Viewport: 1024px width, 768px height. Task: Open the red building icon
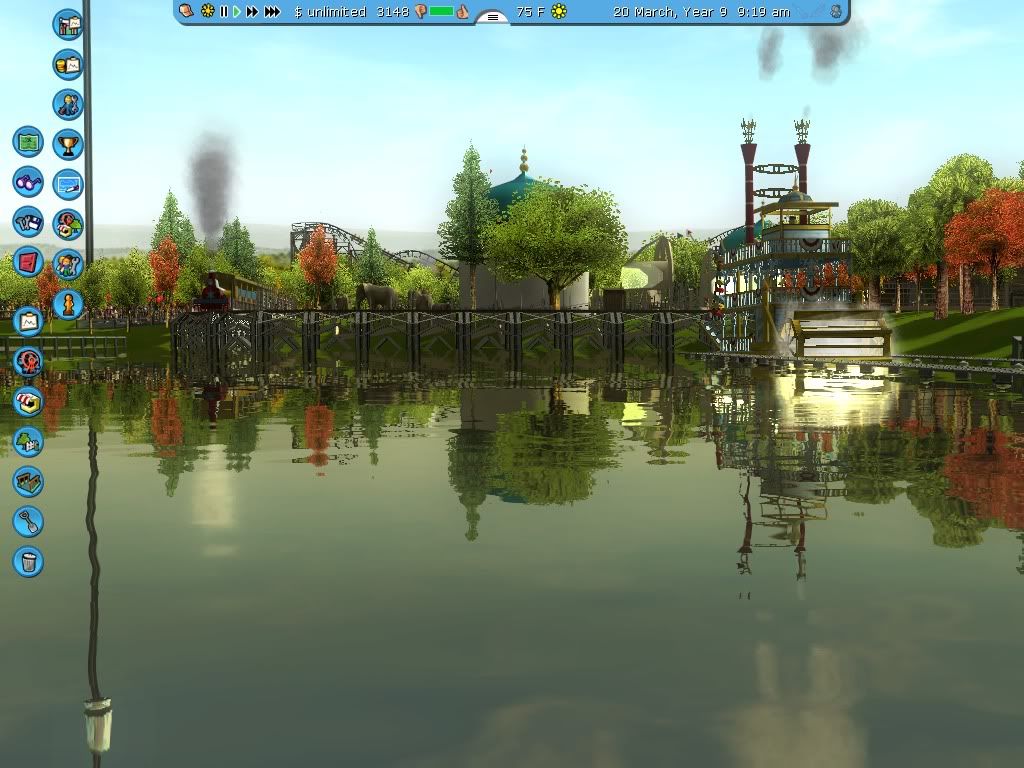(28, 262)
